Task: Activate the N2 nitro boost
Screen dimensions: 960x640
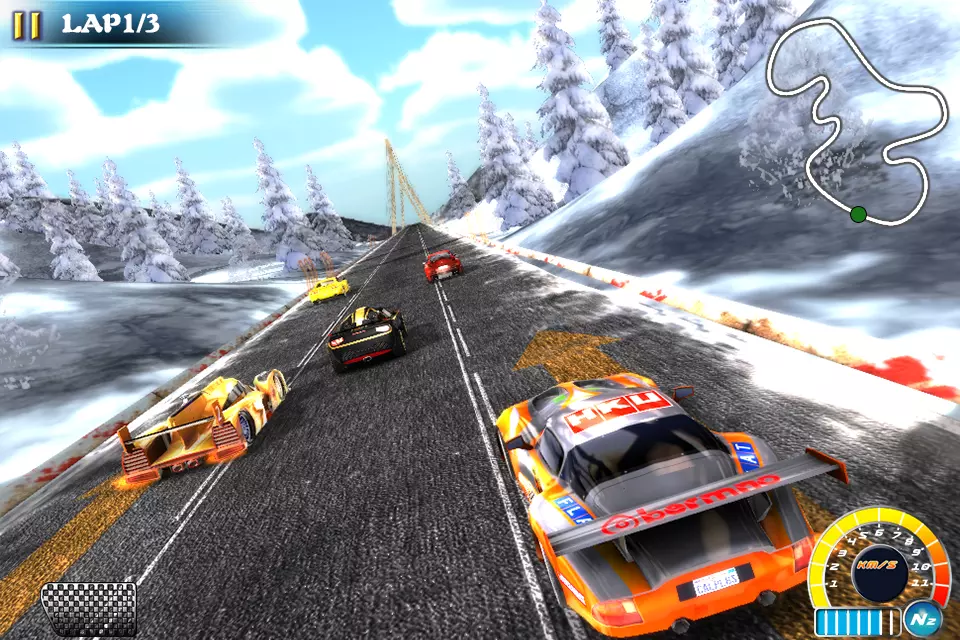Action: [x=920, y=619]
